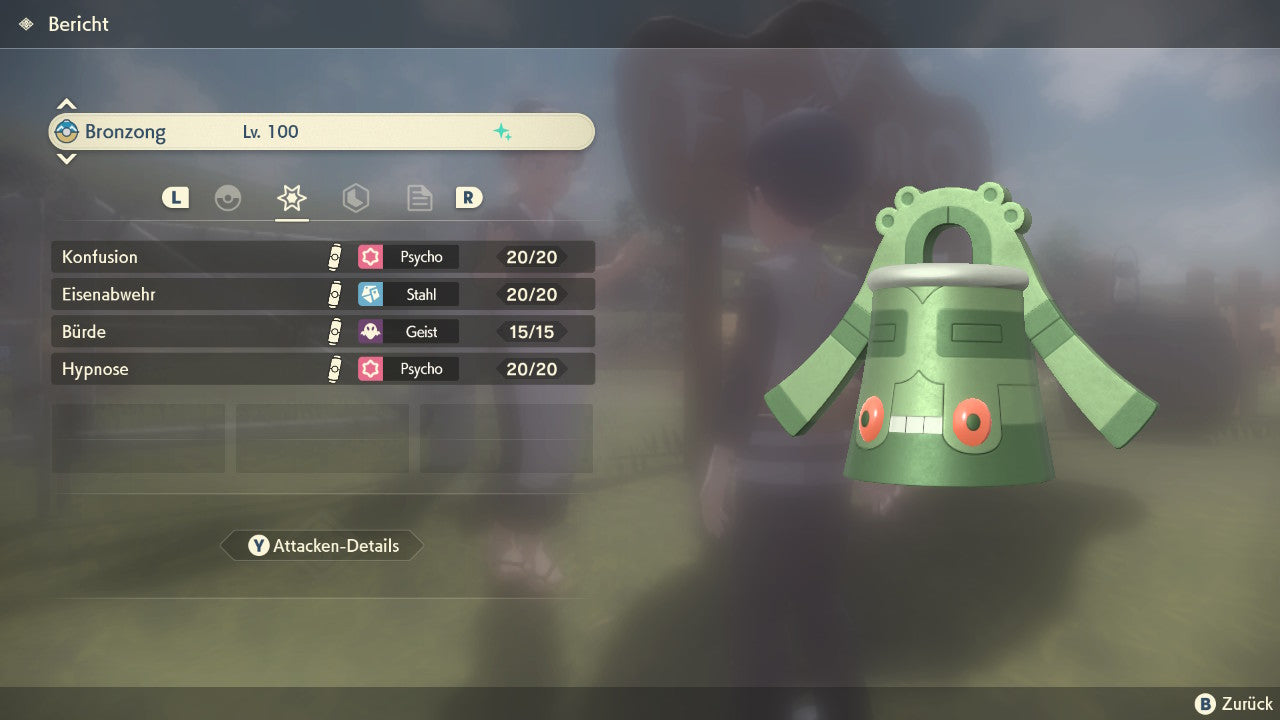Image resolution: width=1280 pixels, height=720 pixels.
Task: Go back with the Zurück button
Action: pos(1234,704)
